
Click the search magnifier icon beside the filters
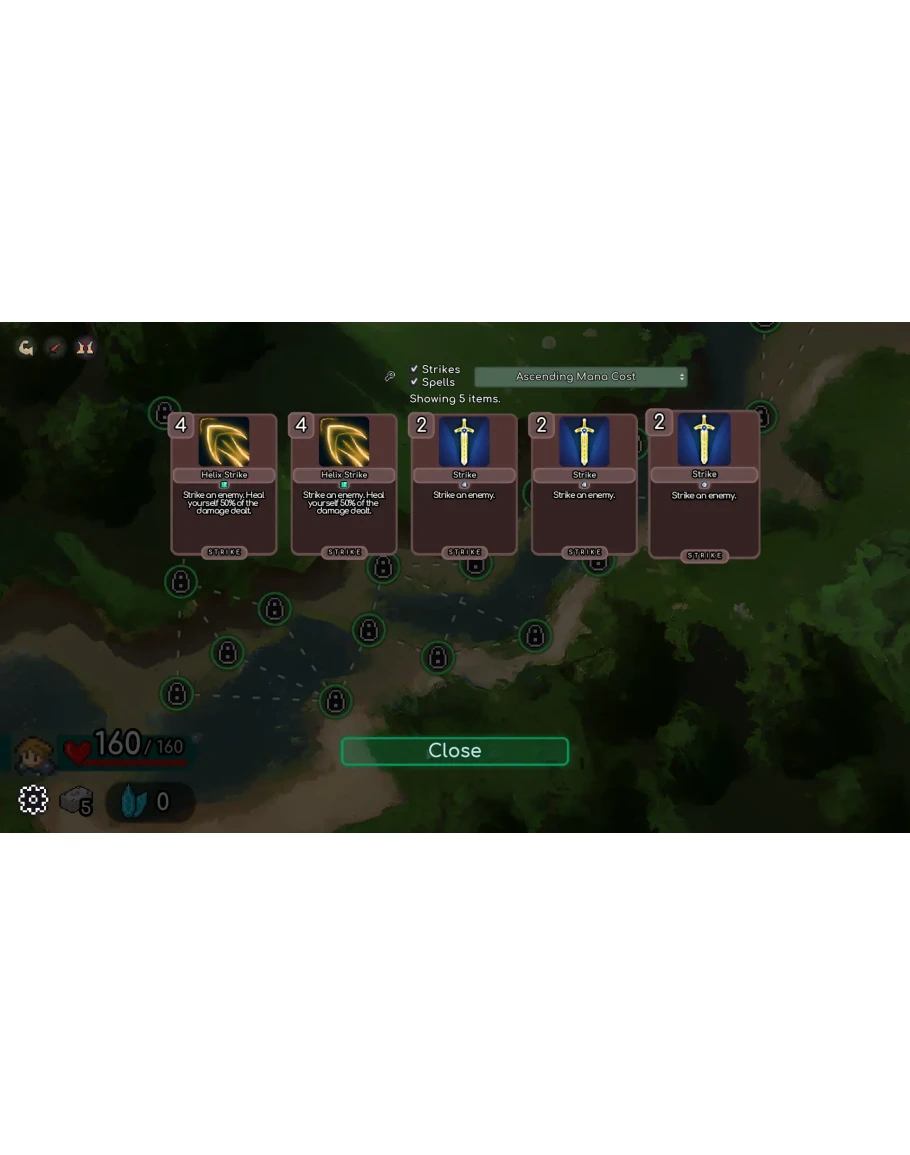click(390, 376)
